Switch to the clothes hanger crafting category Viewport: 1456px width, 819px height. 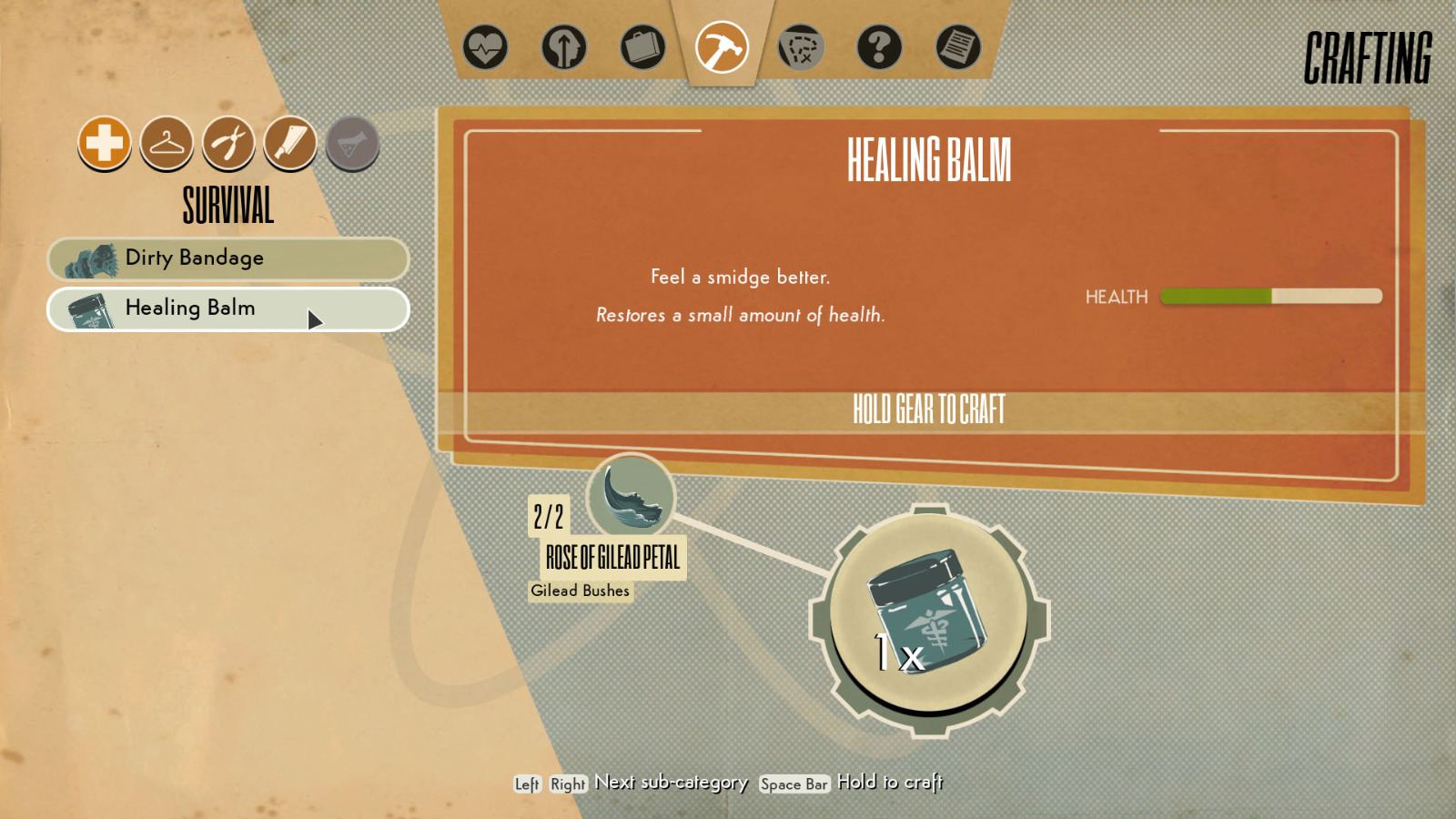click(167, 143)
